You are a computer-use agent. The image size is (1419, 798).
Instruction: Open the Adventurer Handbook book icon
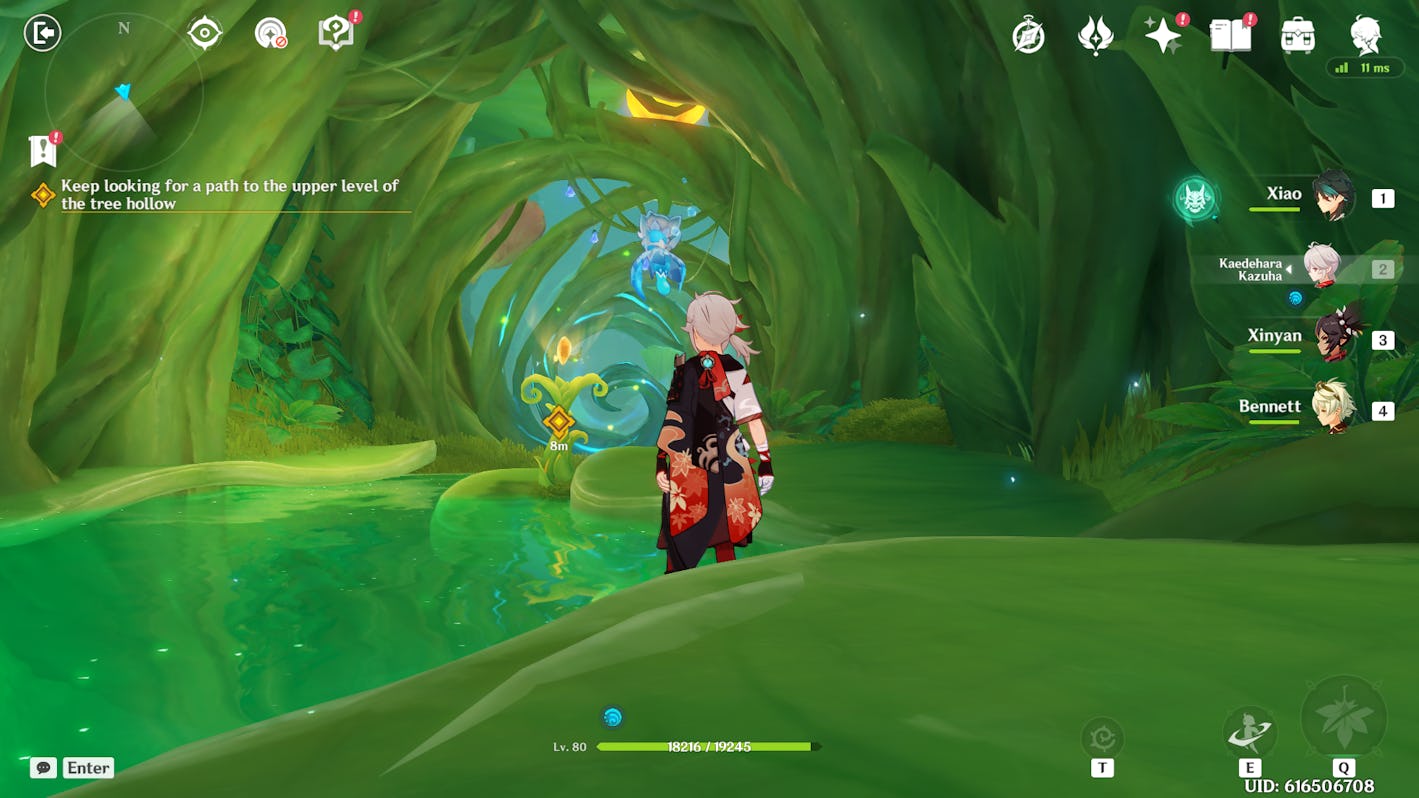pyautogui.click(x=1230, y=36)
